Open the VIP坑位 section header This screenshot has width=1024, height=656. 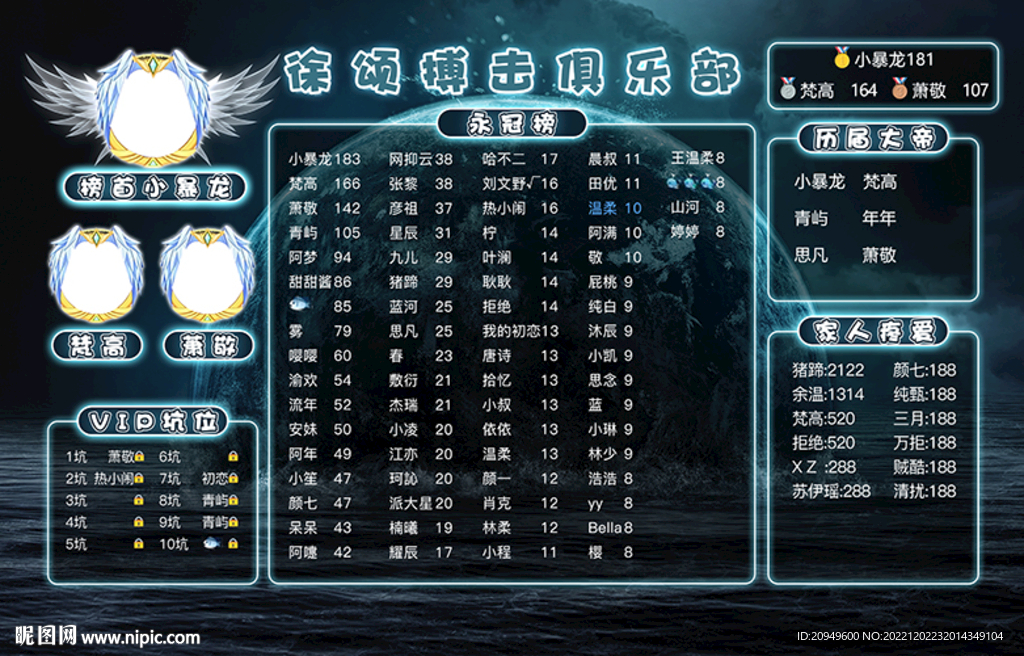click(152, 421)
